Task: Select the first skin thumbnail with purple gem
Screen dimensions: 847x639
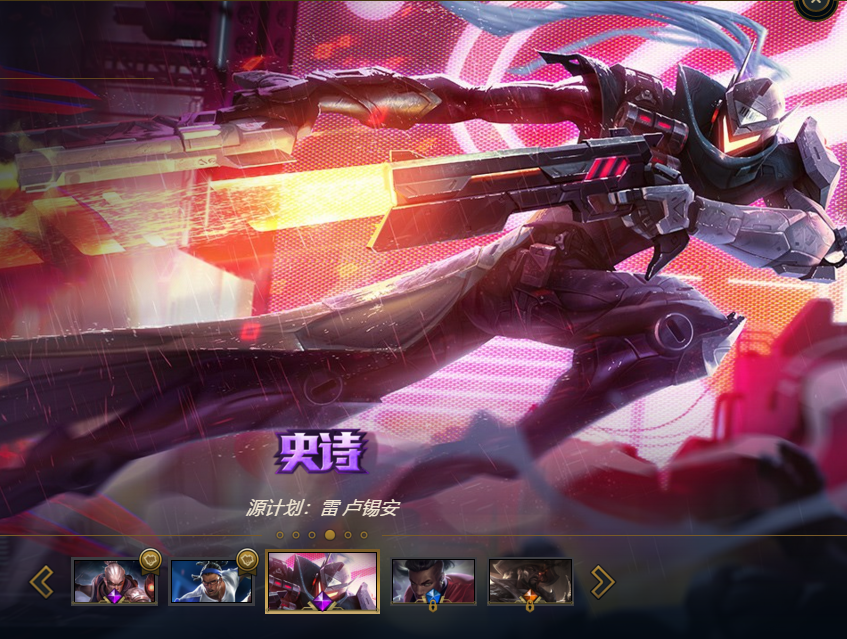Action: pos(114,581)
